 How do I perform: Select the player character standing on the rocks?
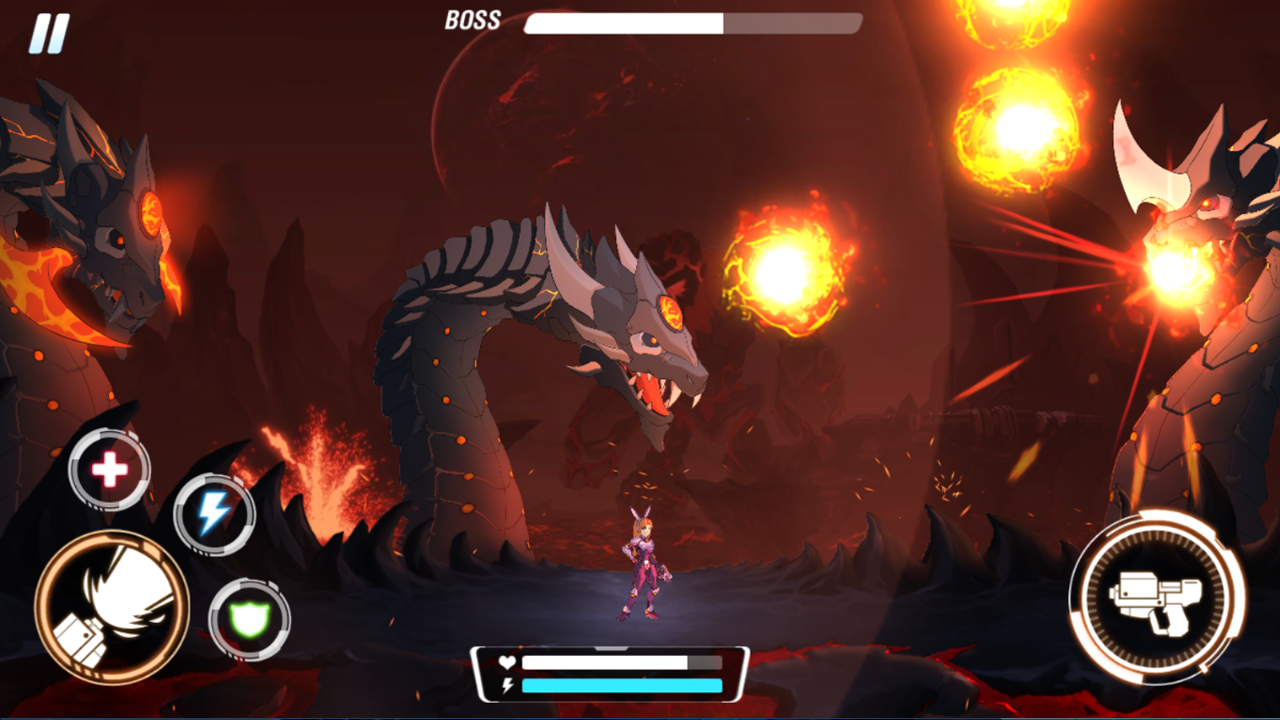643,565
